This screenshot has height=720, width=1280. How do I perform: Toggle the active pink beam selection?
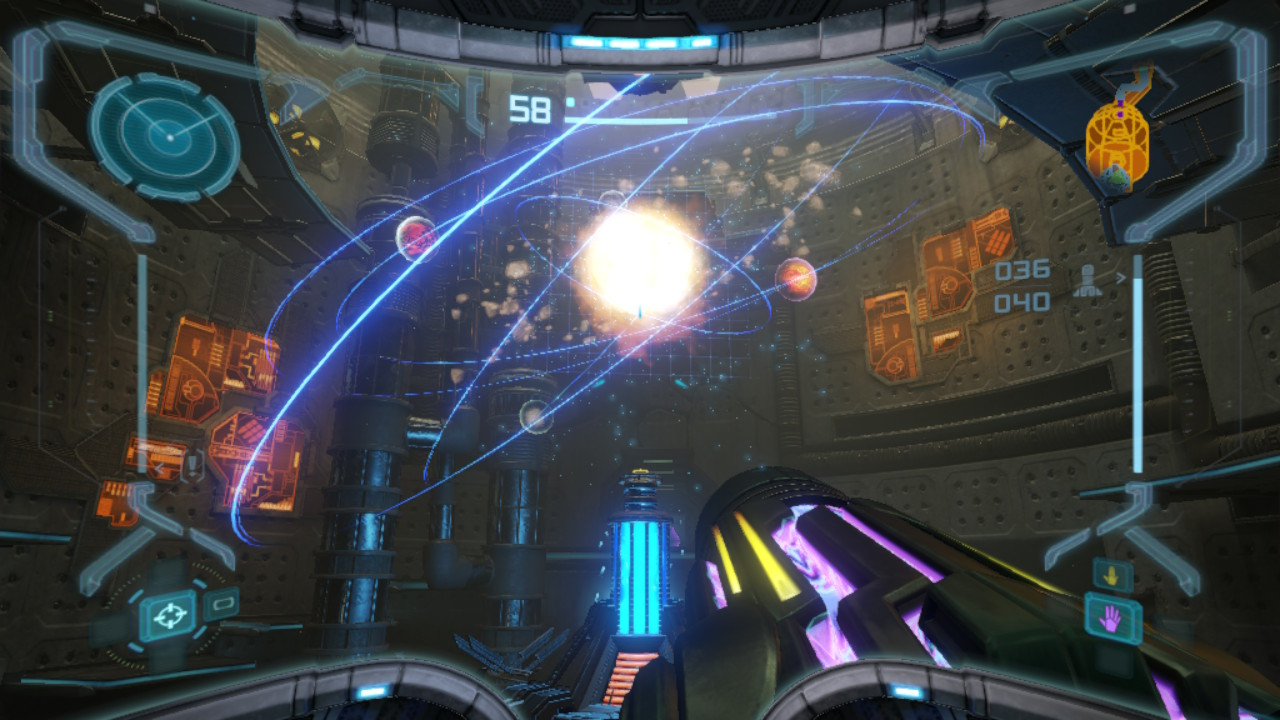pyautogui.click(x=1112, y=618)
